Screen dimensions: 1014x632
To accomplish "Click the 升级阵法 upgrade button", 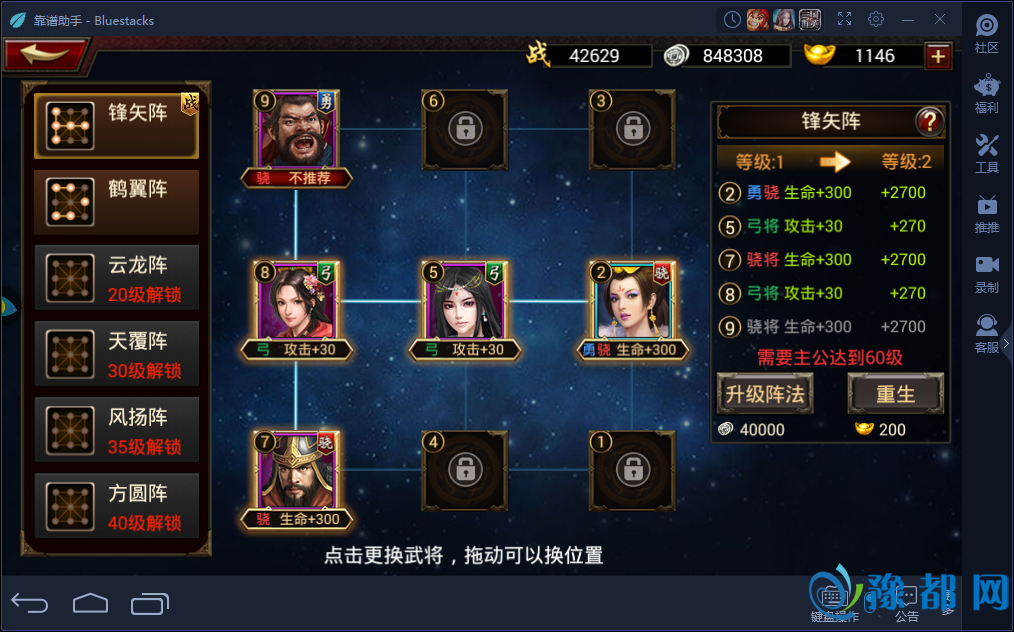I will click(x=765, y=394).
